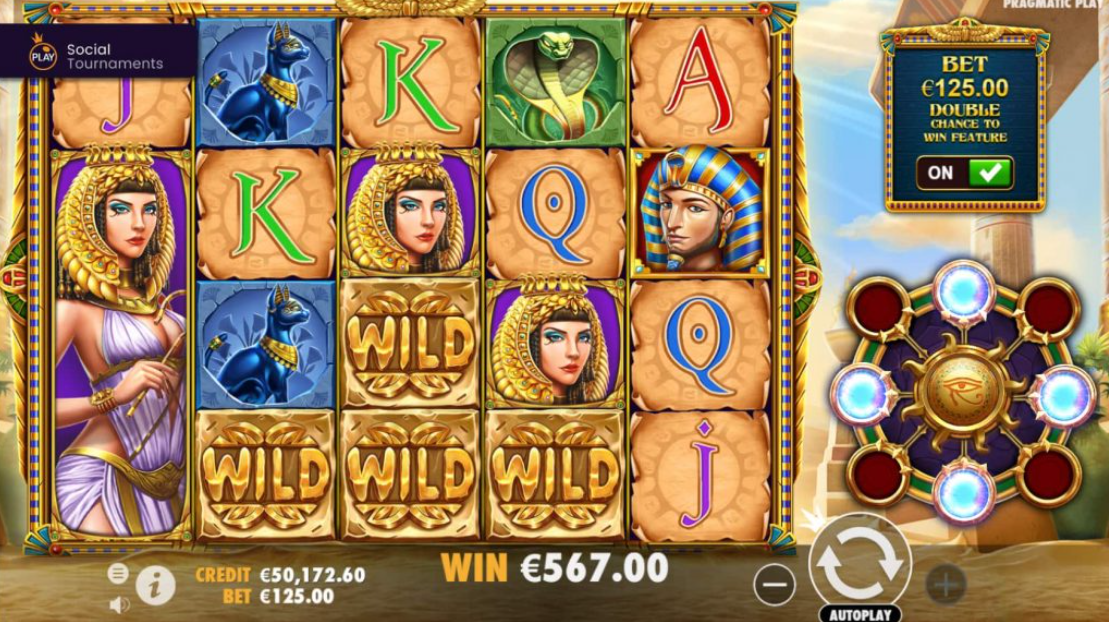Image resolution: width=1109 pixels, height=622 pixels.
Task: Decrease the bet with the minus button
Action: coord(774,583)
